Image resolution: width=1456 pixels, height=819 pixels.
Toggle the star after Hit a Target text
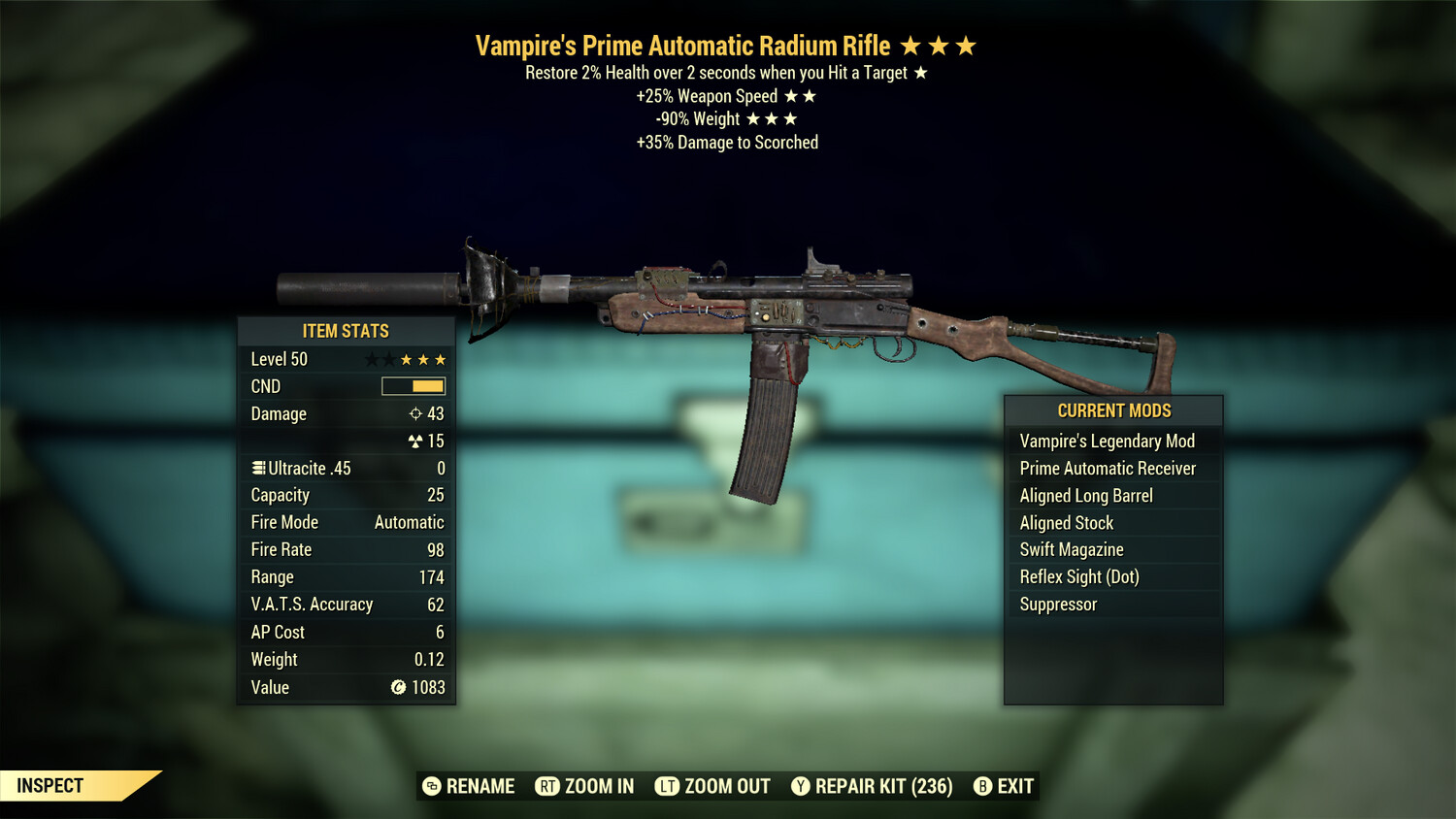click(x=920, y=72)
